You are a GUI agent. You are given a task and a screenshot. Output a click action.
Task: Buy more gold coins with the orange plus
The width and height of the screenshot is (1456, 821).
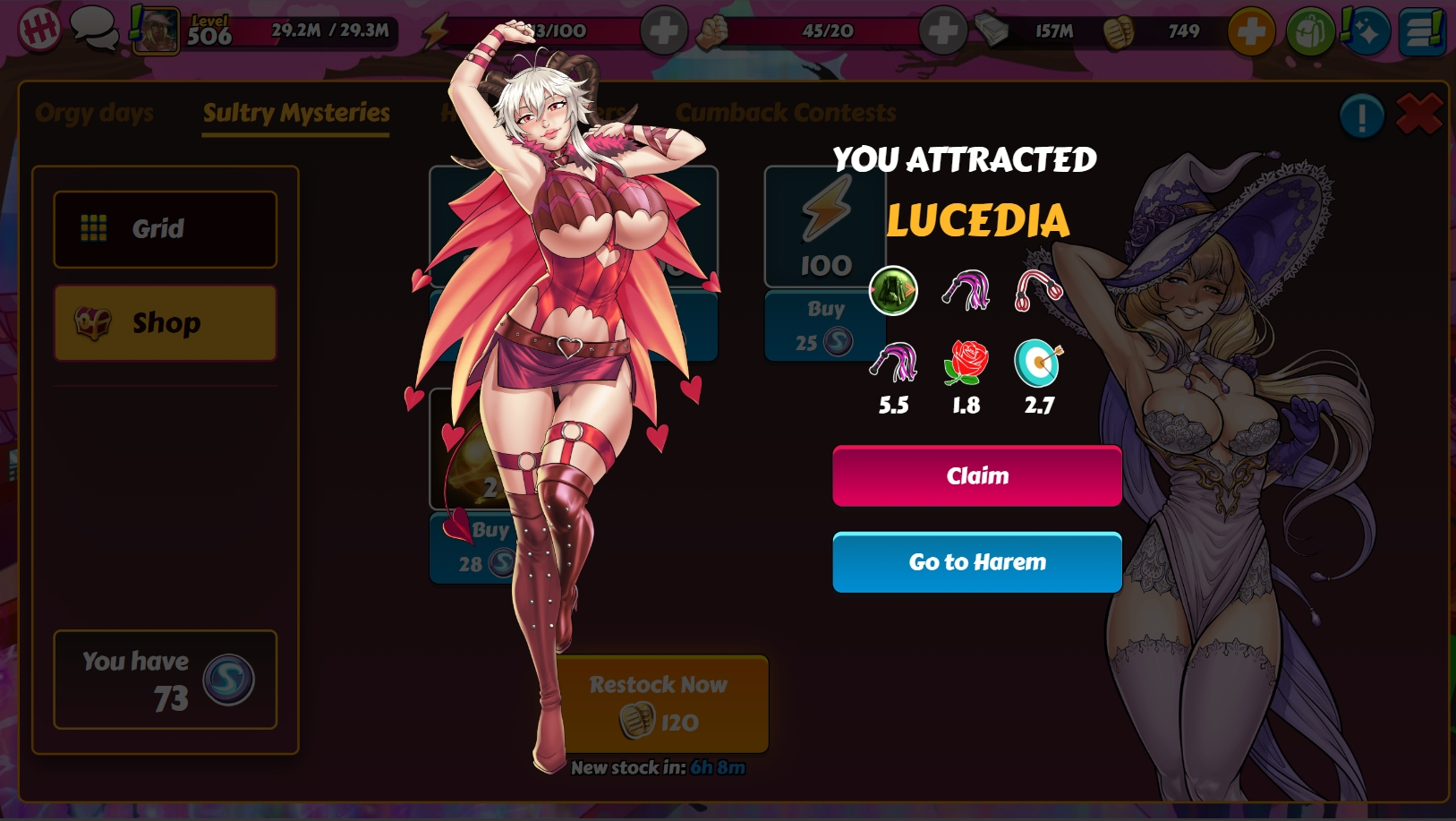[x=1250, y=31]
